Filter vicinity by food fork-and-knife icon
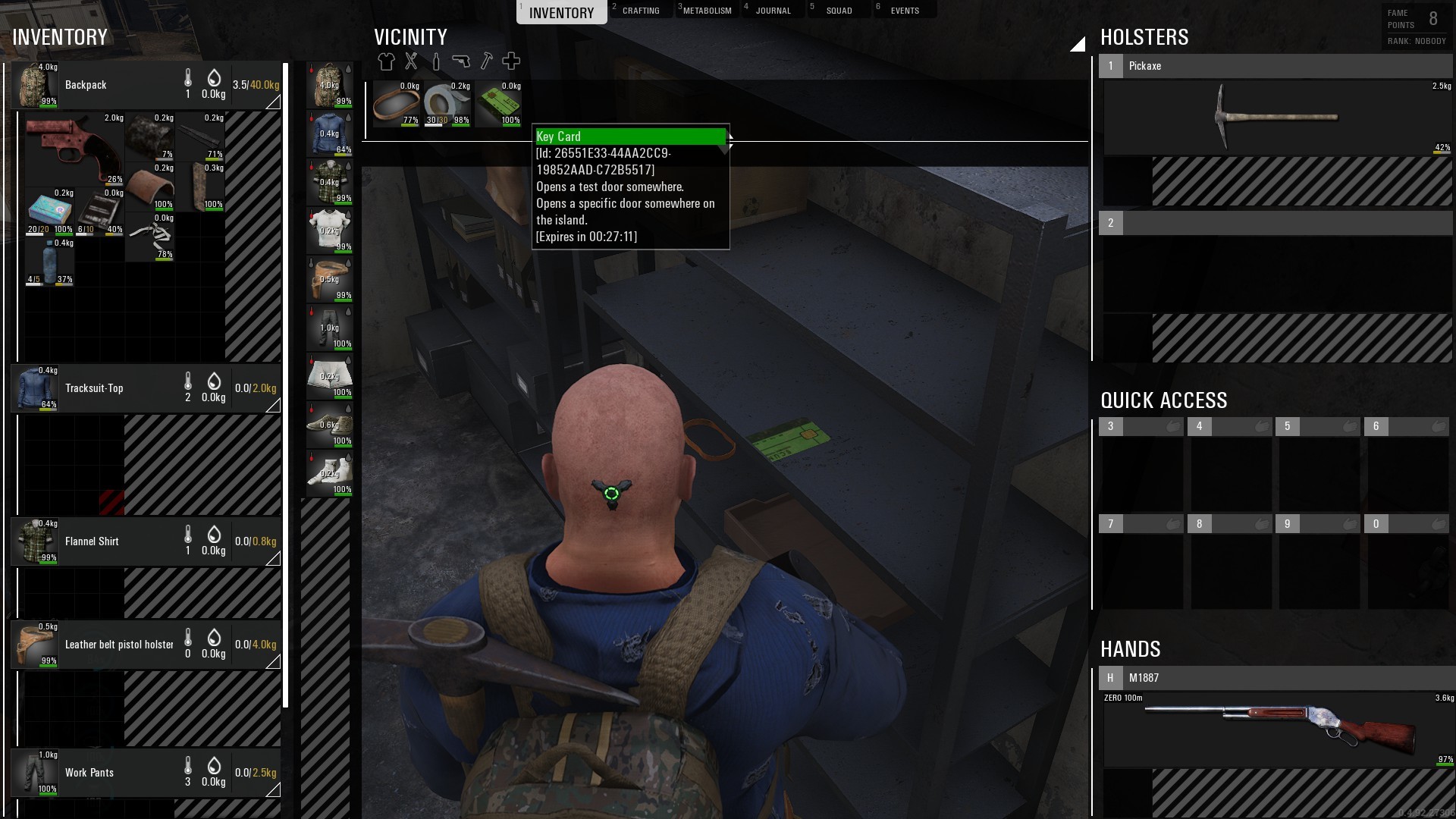This screenshot has width=1456, height=819. click(x=411, y=61)
